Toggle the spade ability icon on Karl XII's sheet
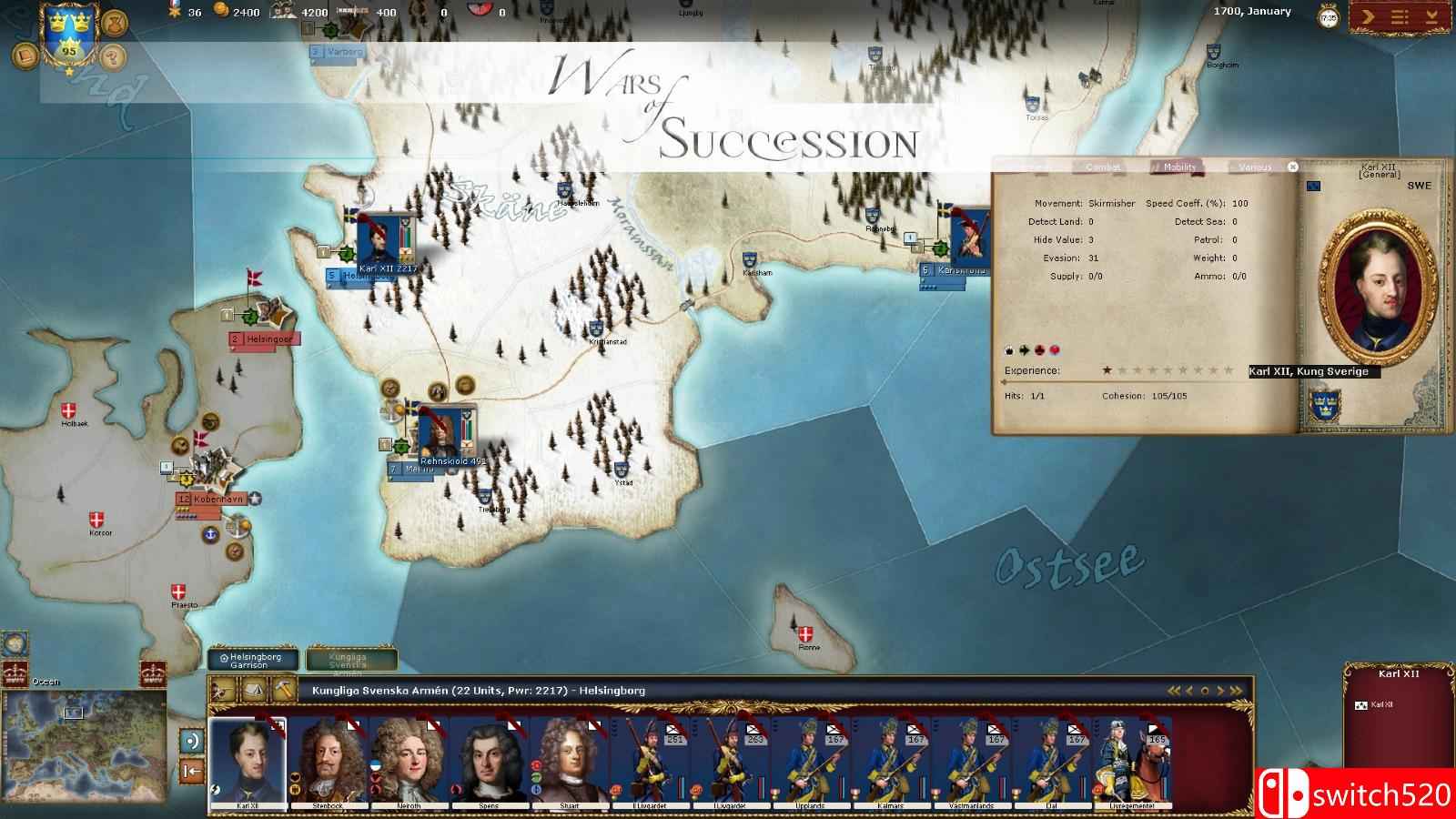This screenshot has height=819, width=1456. point(1009,349)
